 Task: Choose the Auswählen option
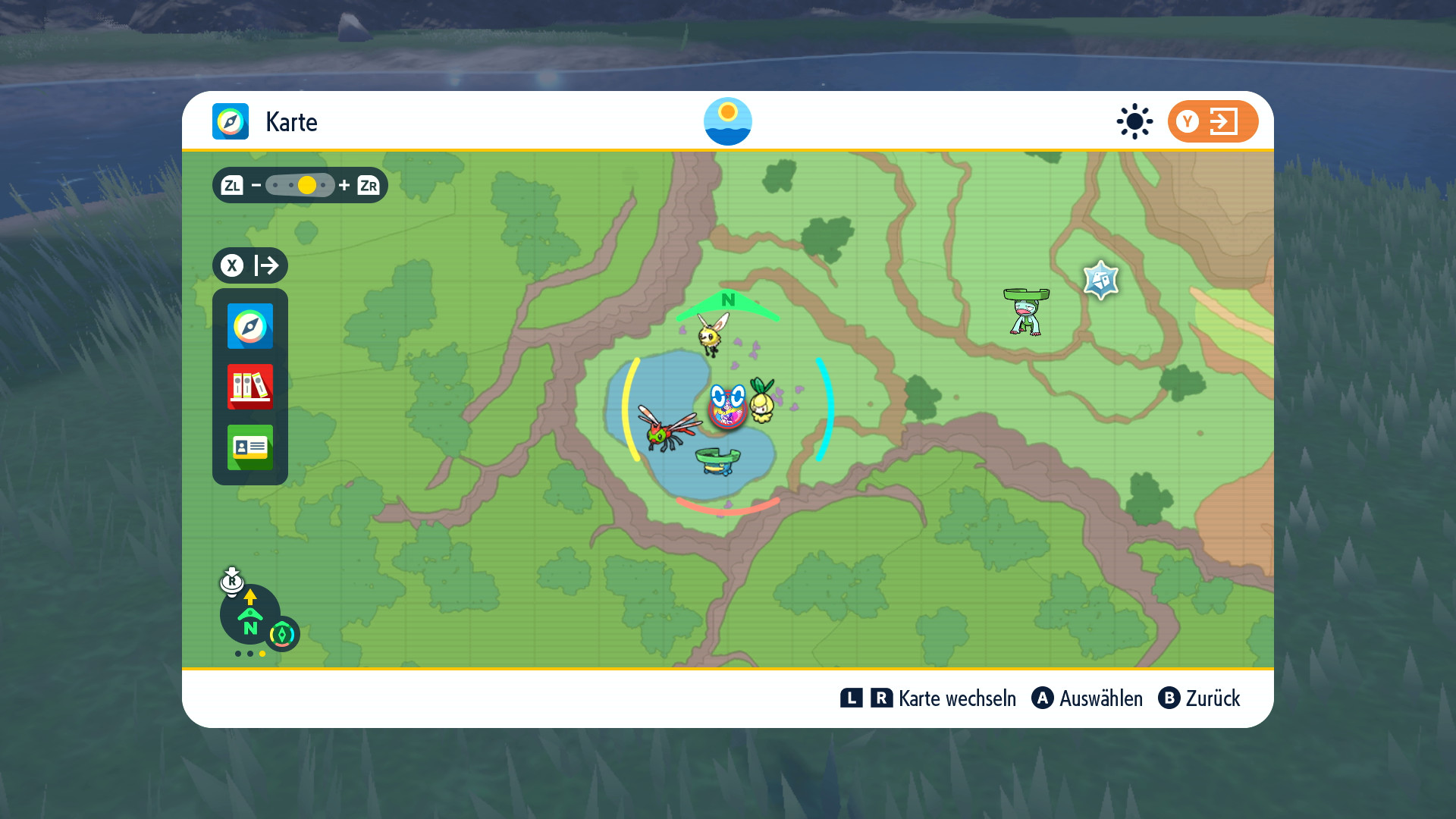pyautogui.click(x=1100, y=698)
